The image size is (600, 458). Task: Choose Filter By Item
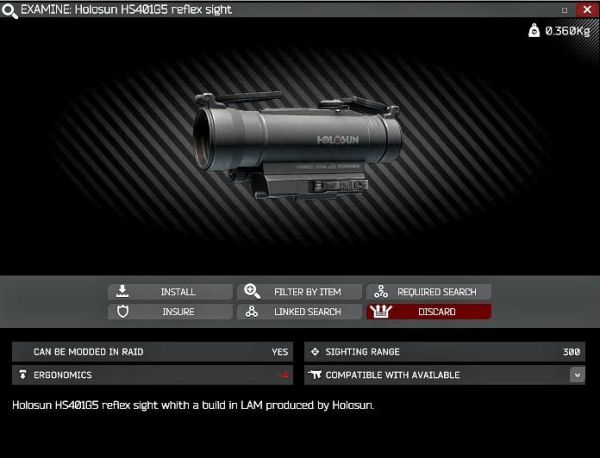(299, 292)
